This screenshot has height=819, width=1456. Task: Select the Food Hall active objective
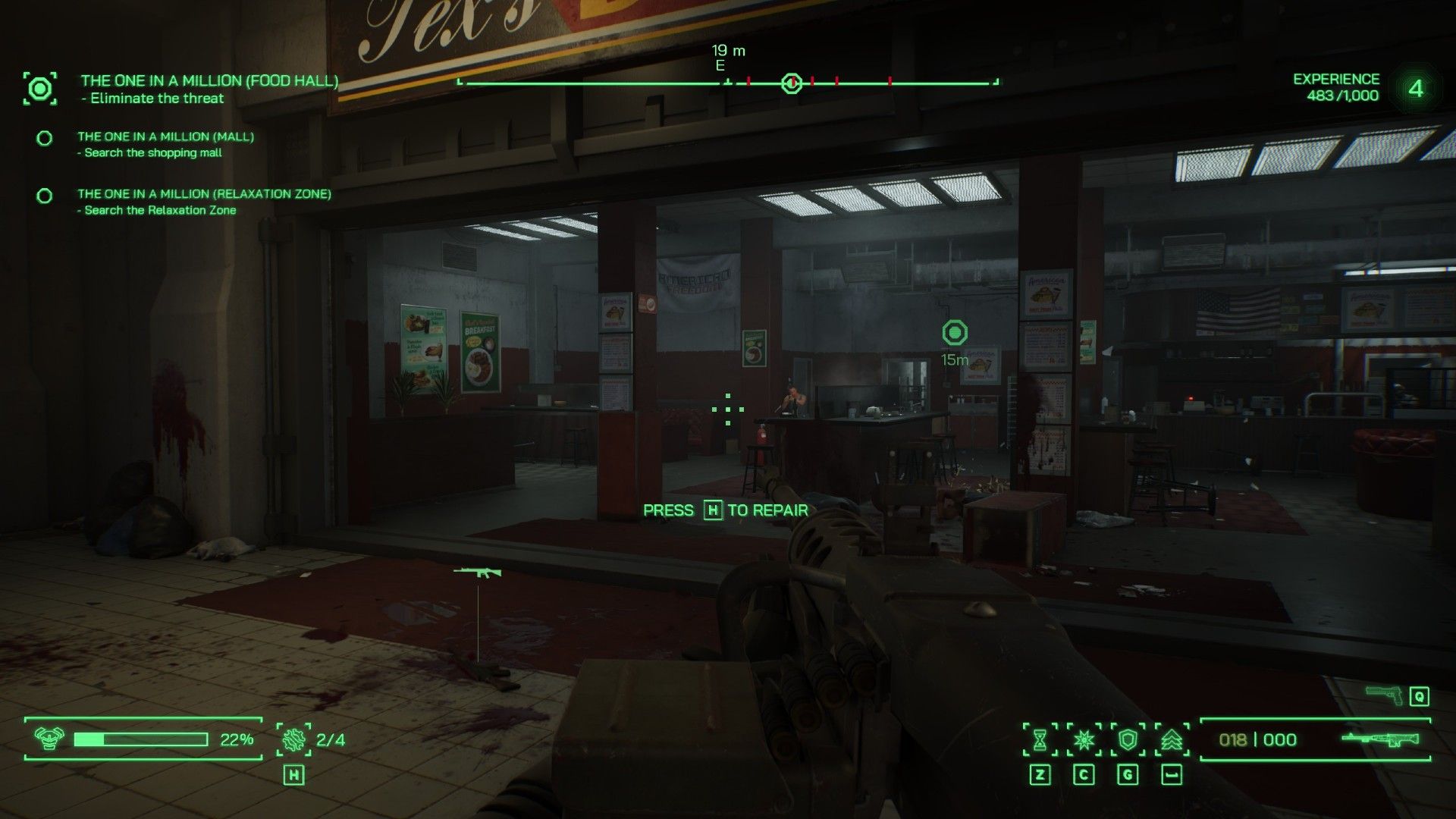click(x=209, y=81)
